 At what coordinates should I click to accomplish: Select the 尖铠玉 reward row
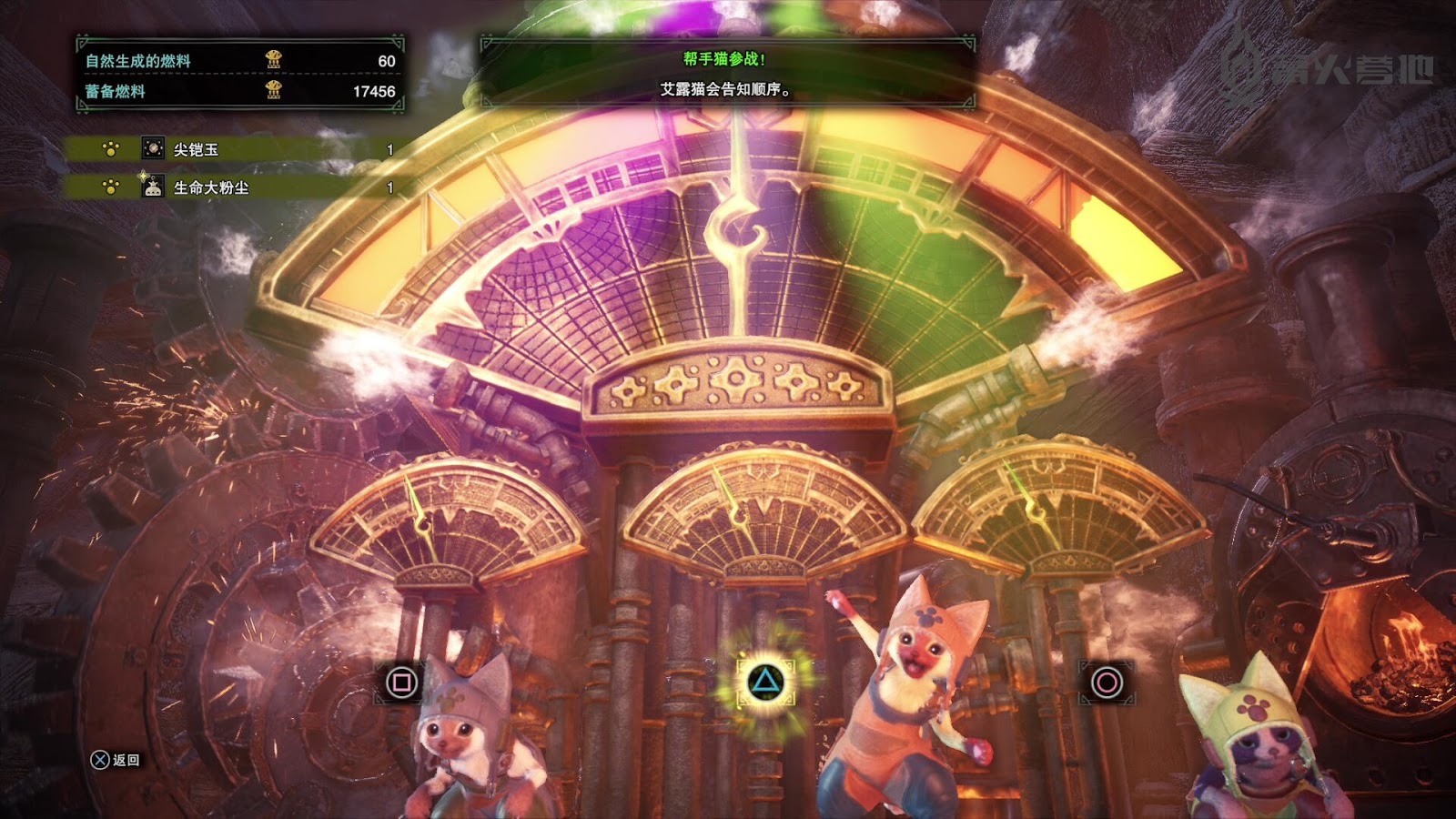click(x=237, y=149)
